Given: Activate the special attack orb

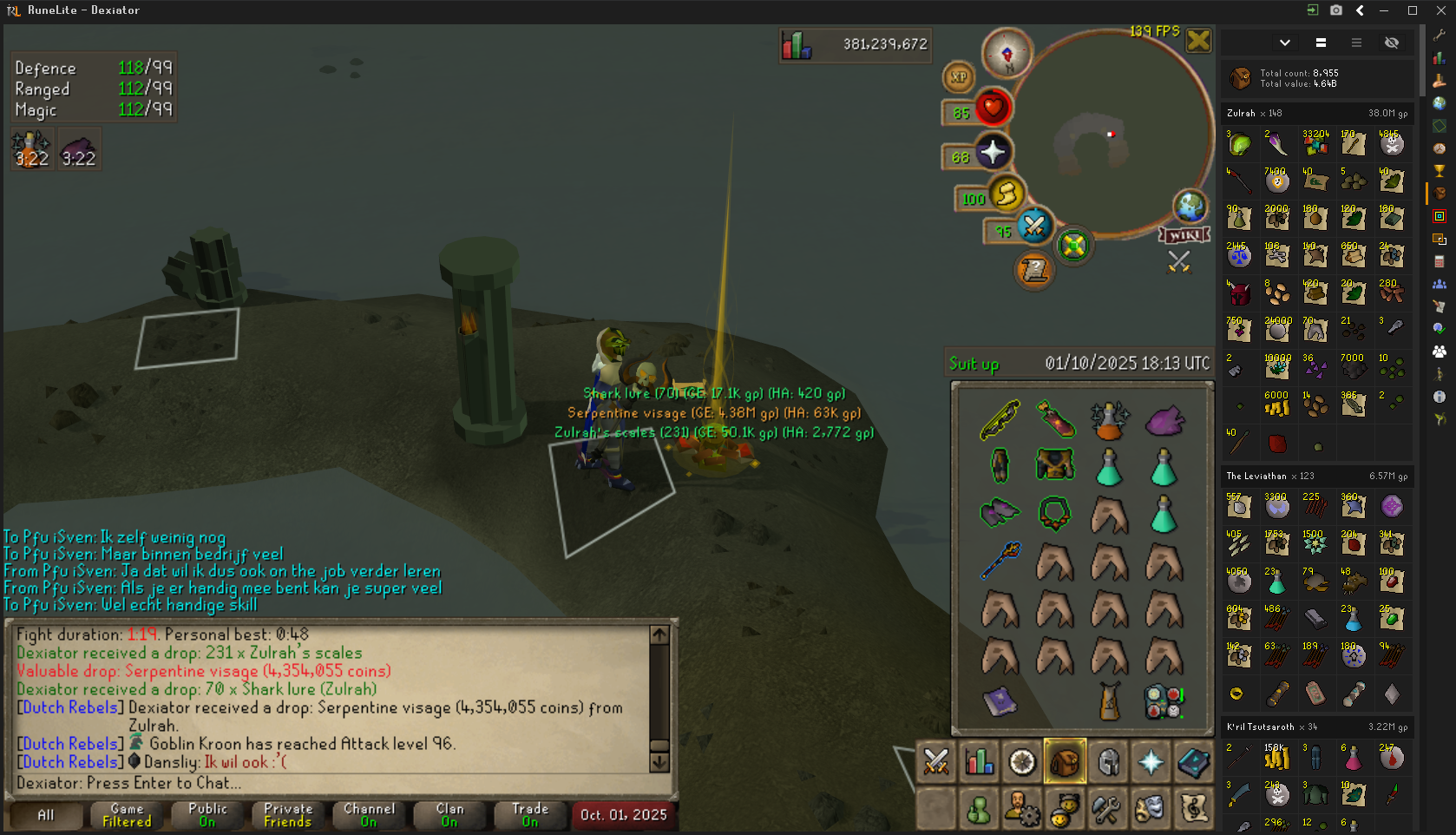Looking at the screenshot, I should pos(1034,227).
